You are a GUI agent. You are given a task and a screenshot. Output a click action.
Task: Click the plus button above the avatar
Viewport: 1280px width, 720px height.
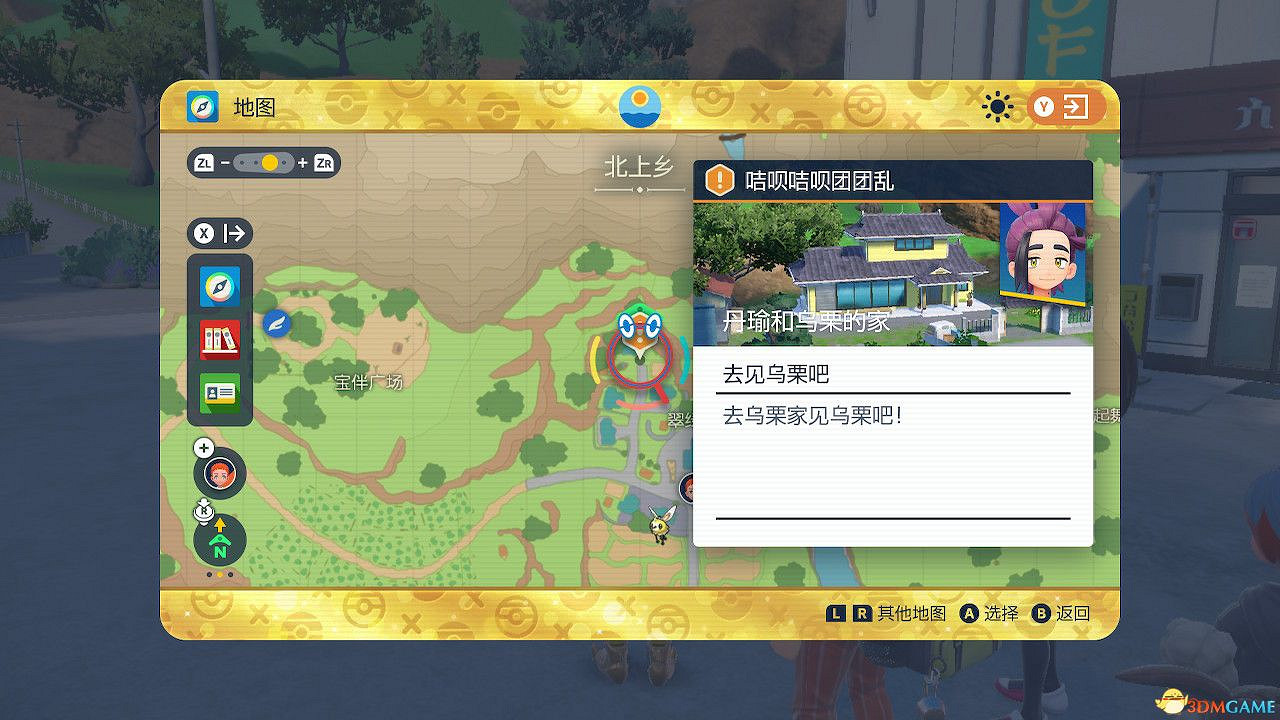pyautogui.click(x=206, y=447)
